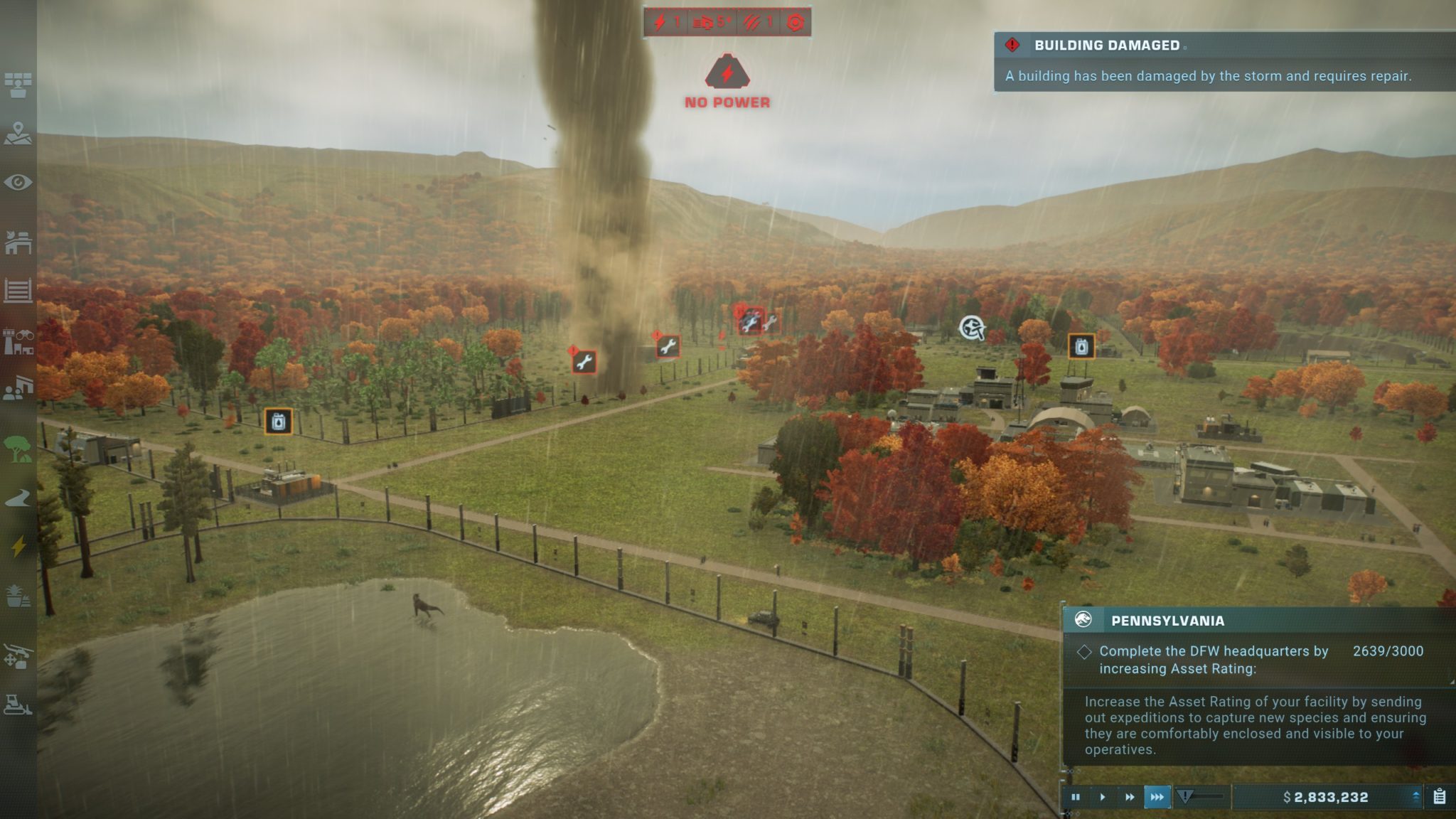Image resolution: width=1456 pixels, height=819 pixels.
Task: Open the clipboard management icon
Action: point(1440,797)
